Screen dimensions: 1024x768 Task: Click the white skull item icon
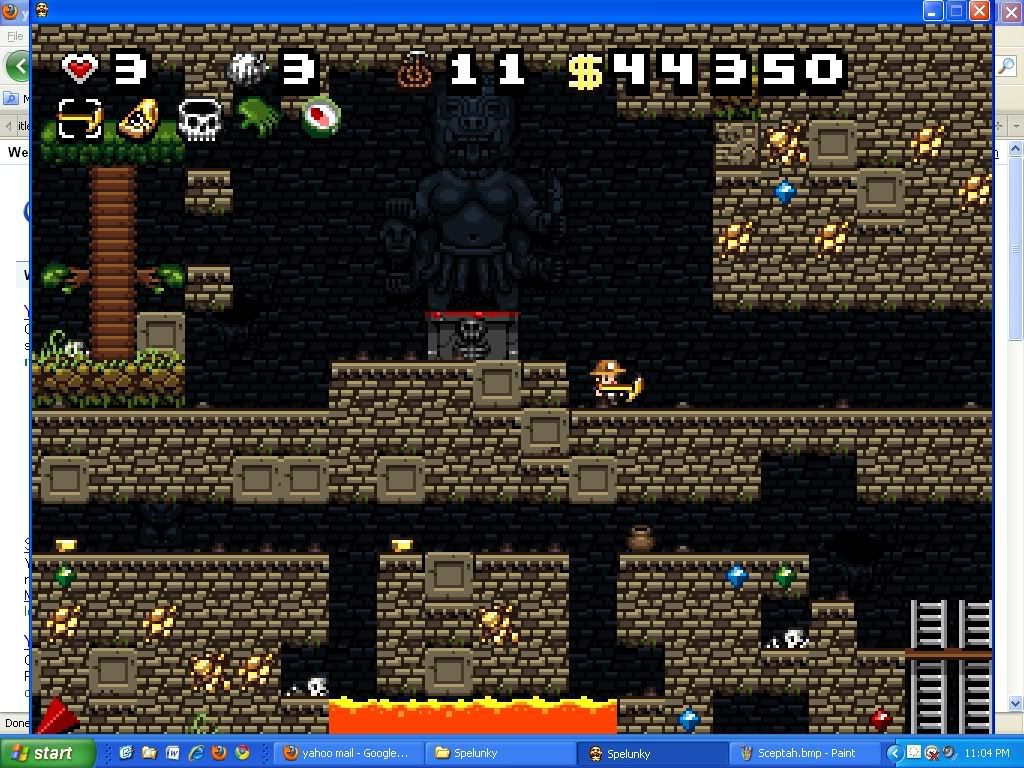click(x=199, y=119)
